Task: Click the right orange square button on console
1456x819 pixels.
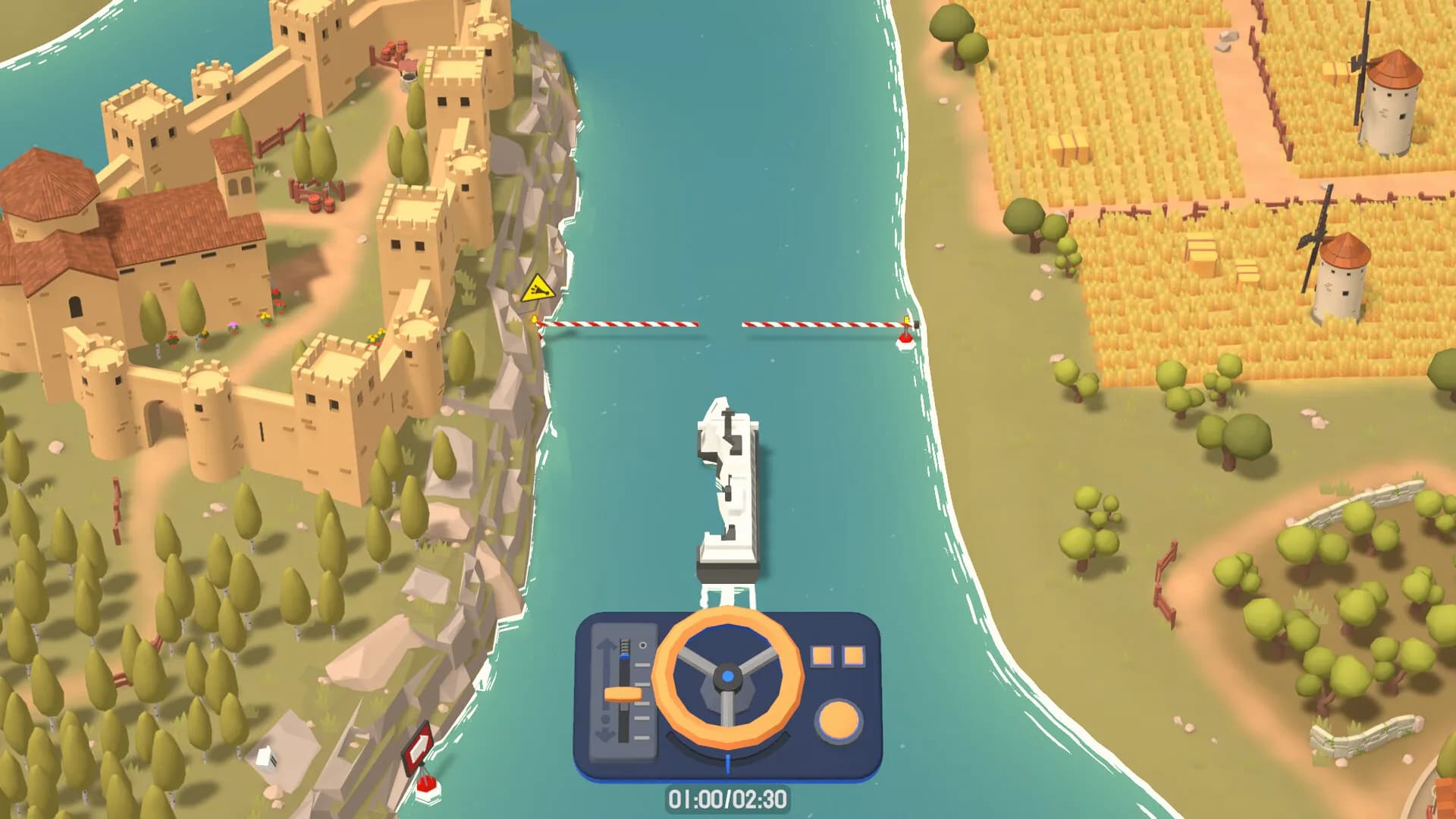Action: click(853, 656)
